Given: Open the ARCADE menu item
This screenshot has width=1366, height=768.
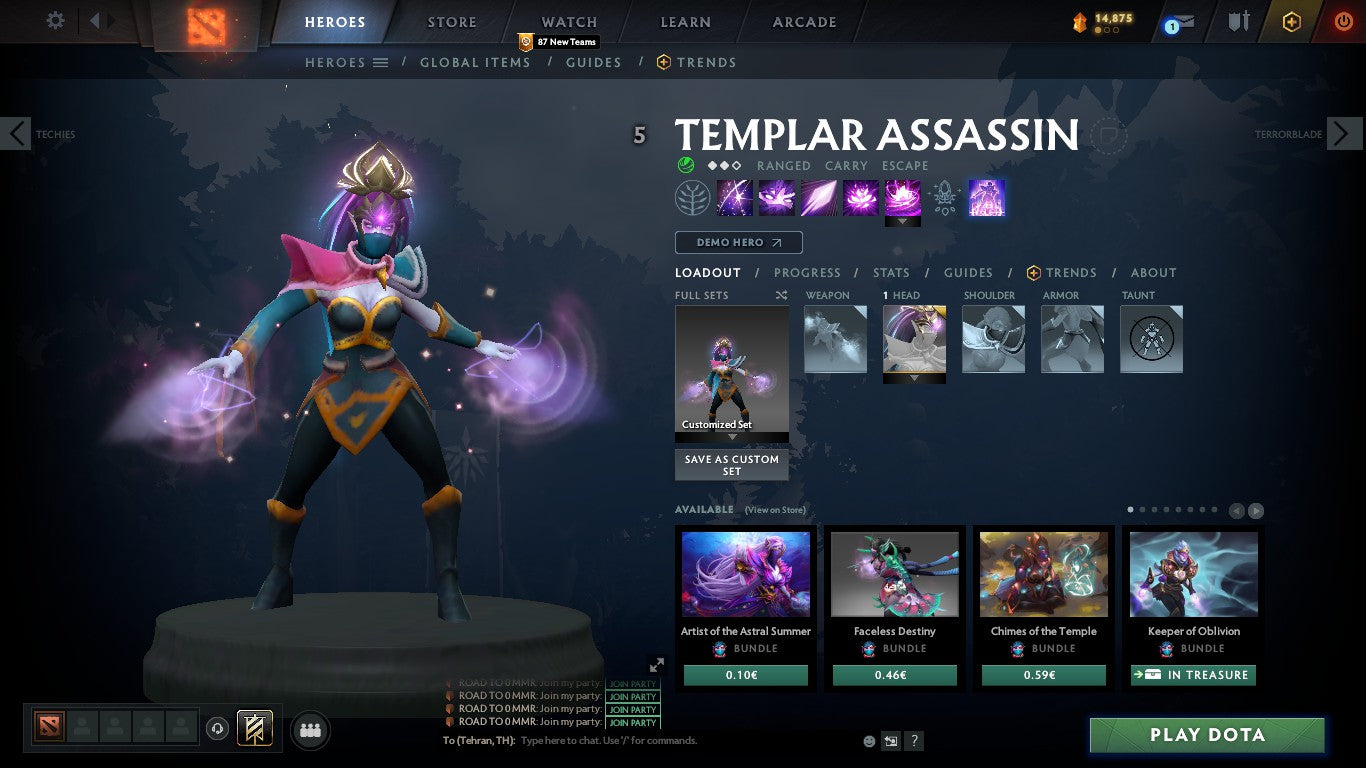Looking at the screenshot, I should coord(803,21).
